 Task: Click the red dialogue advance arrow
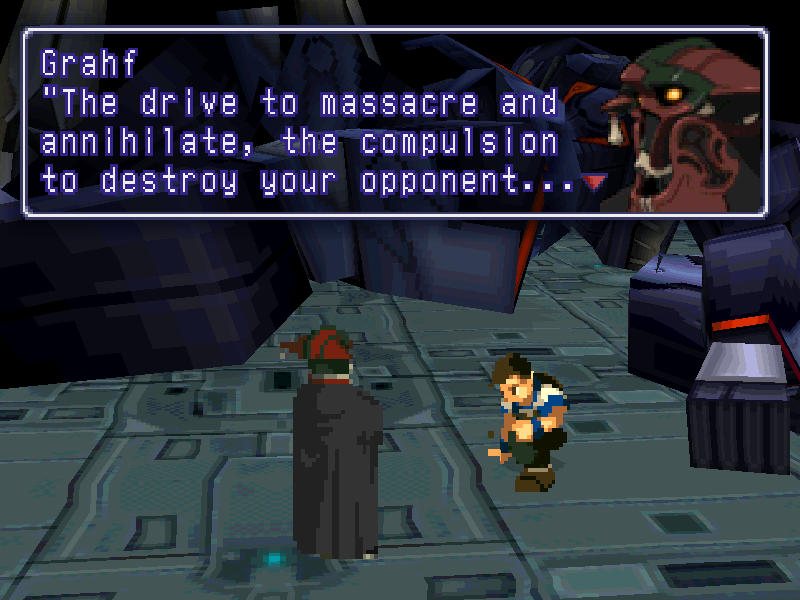(x=596, y=183)
